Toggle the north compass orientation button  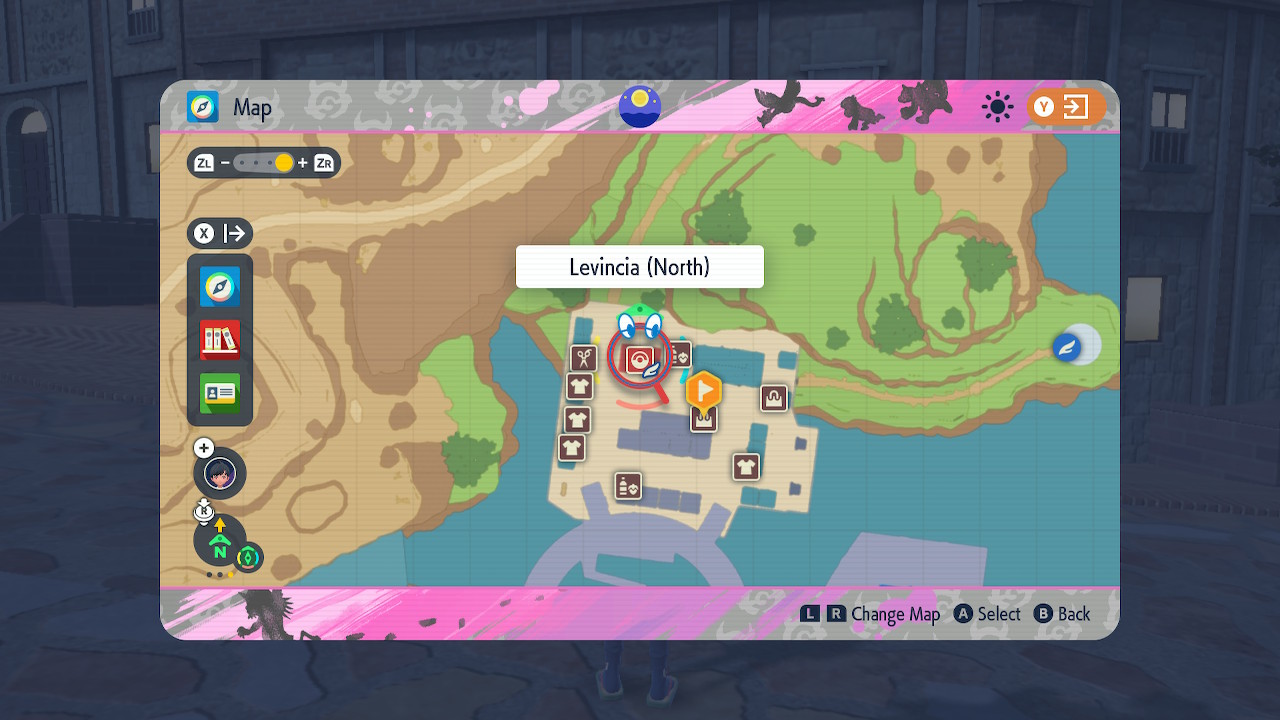[x=220, y=542]
